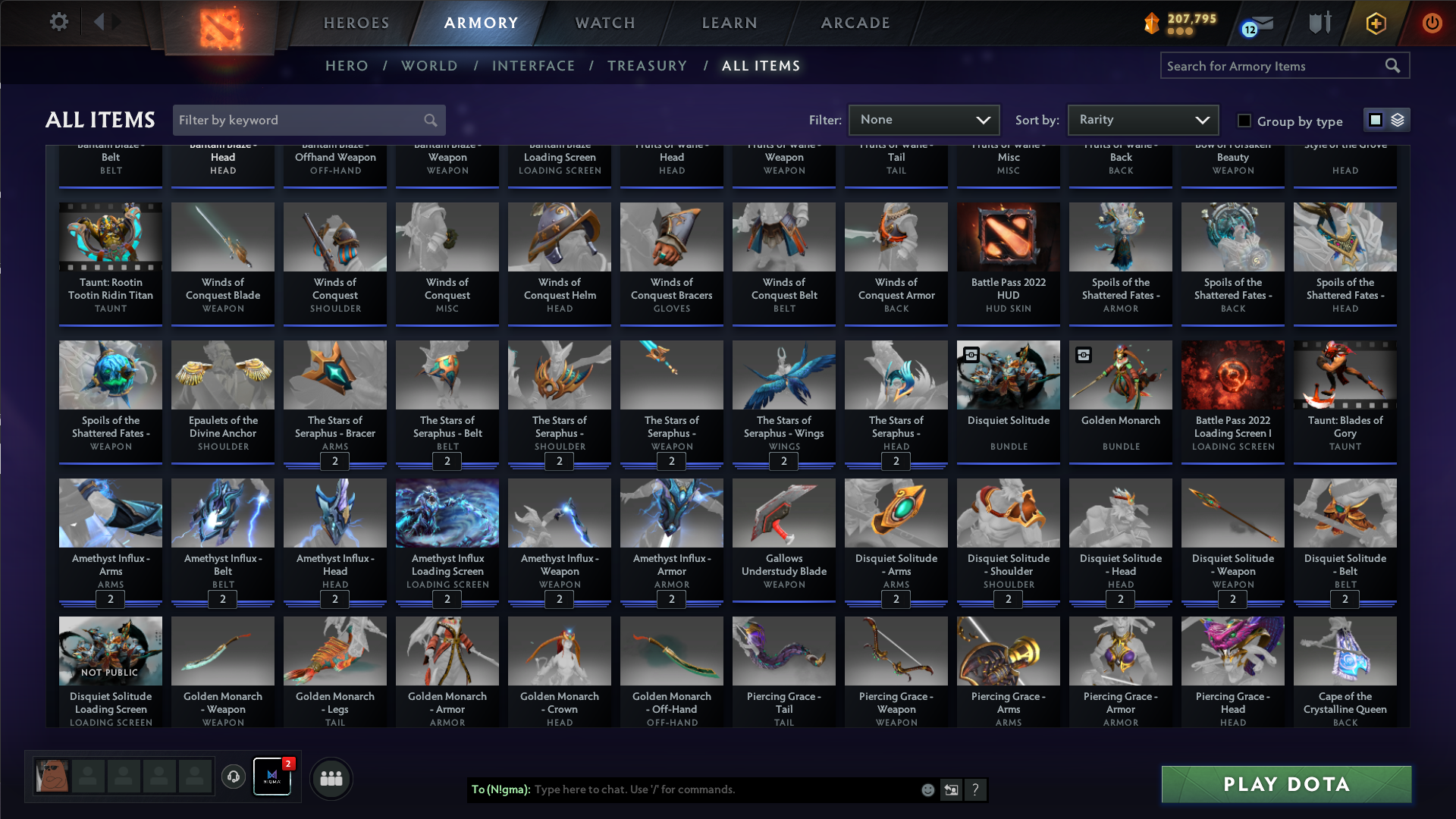This screenshot has height=819, width=1456.
Task: Click the power button to exit
Action: coord(1432,24)
